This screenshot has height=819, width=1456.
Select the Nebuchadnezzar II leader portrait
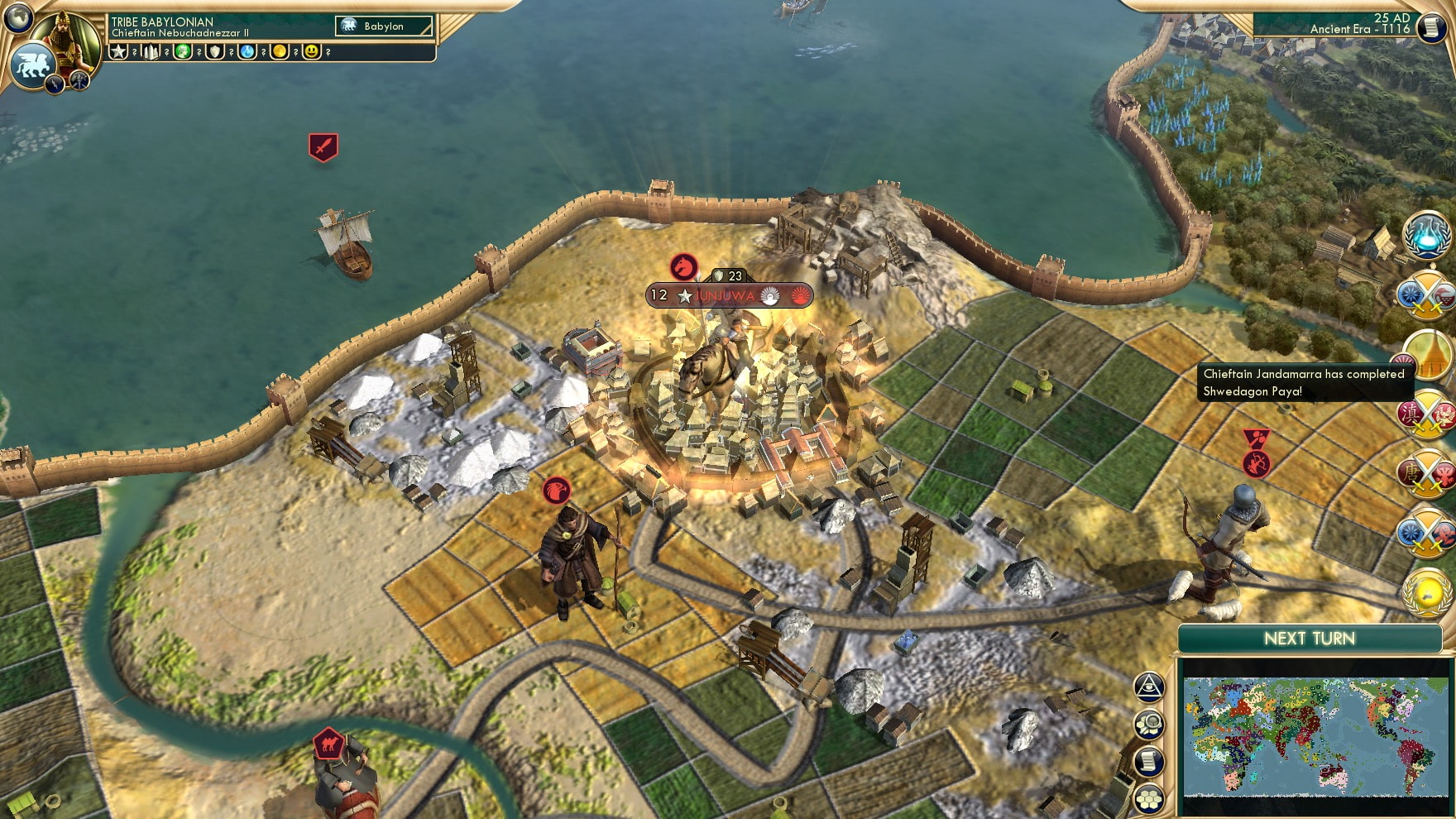(69, 40)
